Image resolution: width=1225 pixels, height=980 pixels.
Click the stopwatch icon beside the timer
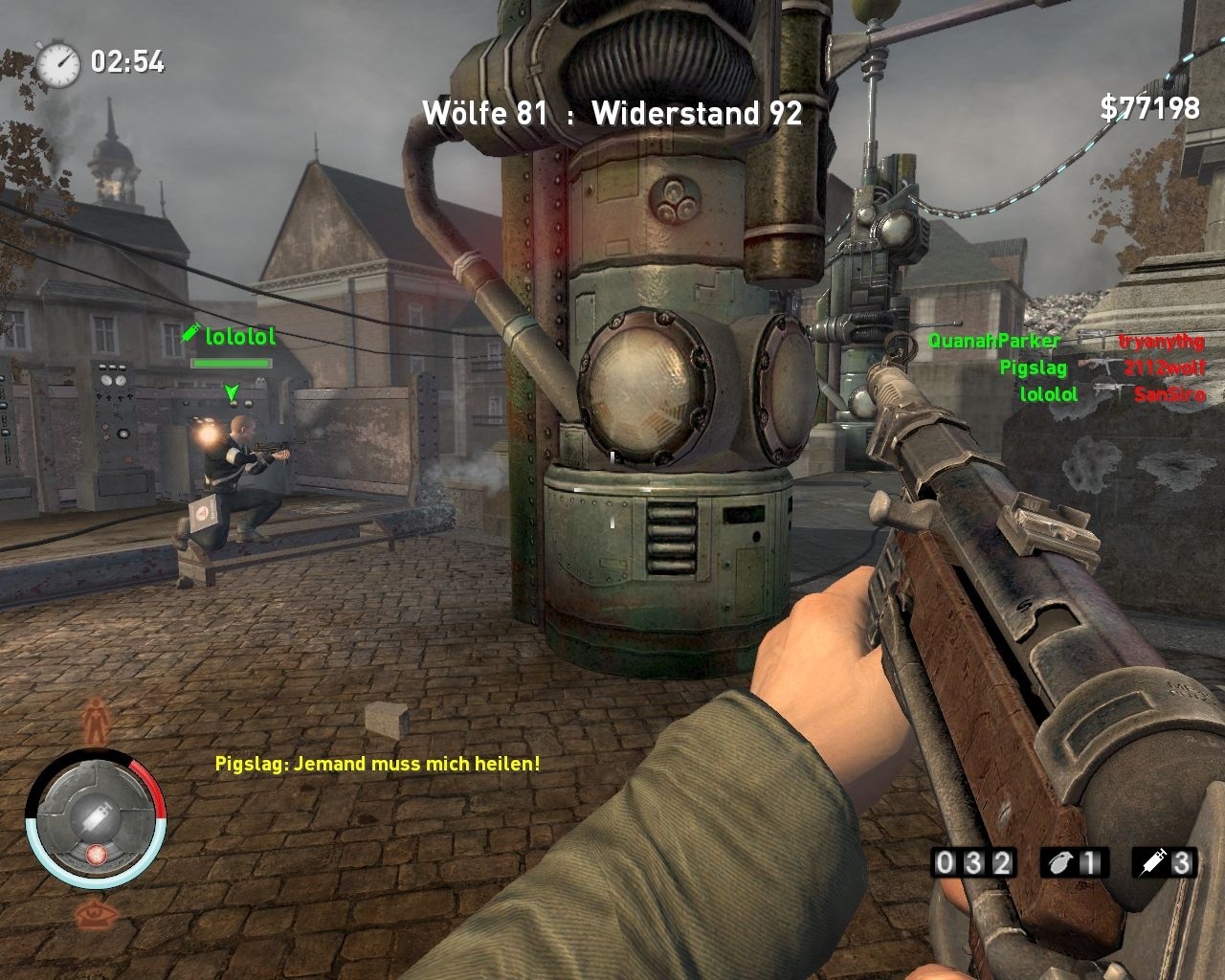click(59, 62)
